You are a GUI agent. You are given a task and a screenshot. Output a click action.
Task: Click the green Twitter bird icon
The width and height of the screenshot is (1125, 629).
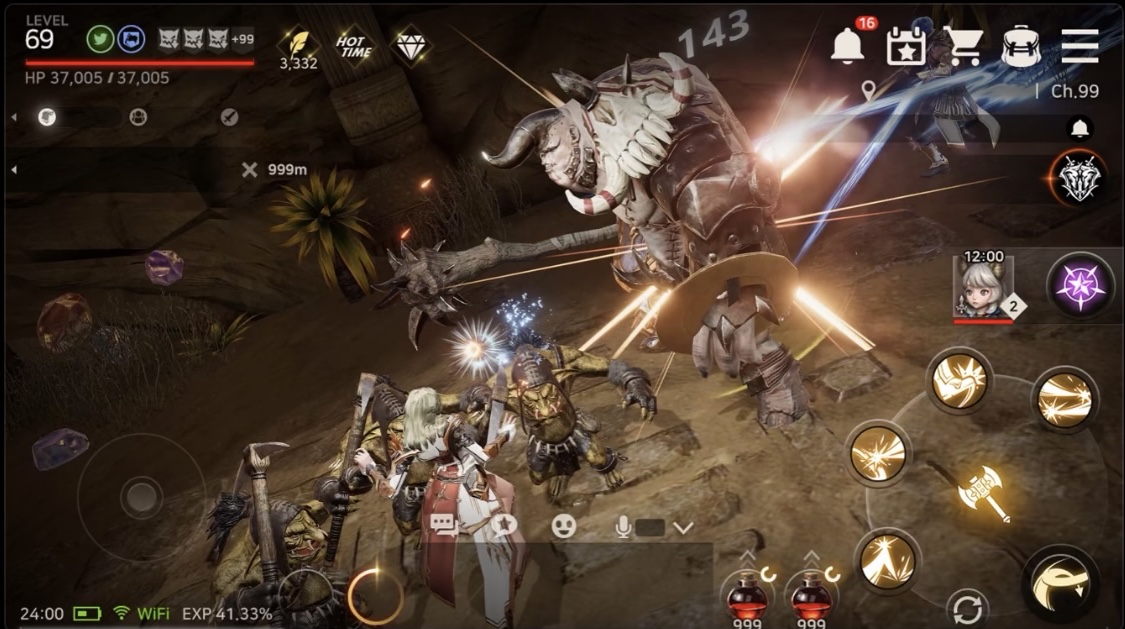[100, 39]
